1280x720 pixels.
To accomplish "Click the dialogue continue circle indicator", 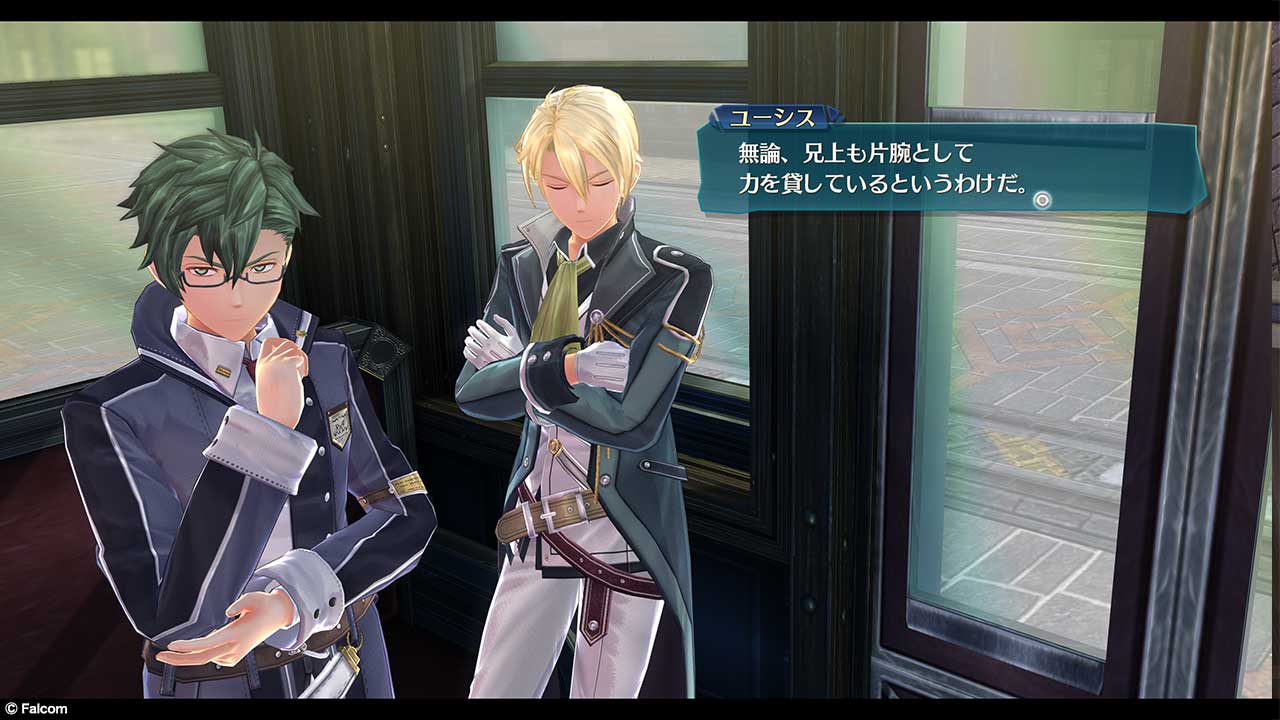I will tap(1042, 200).
